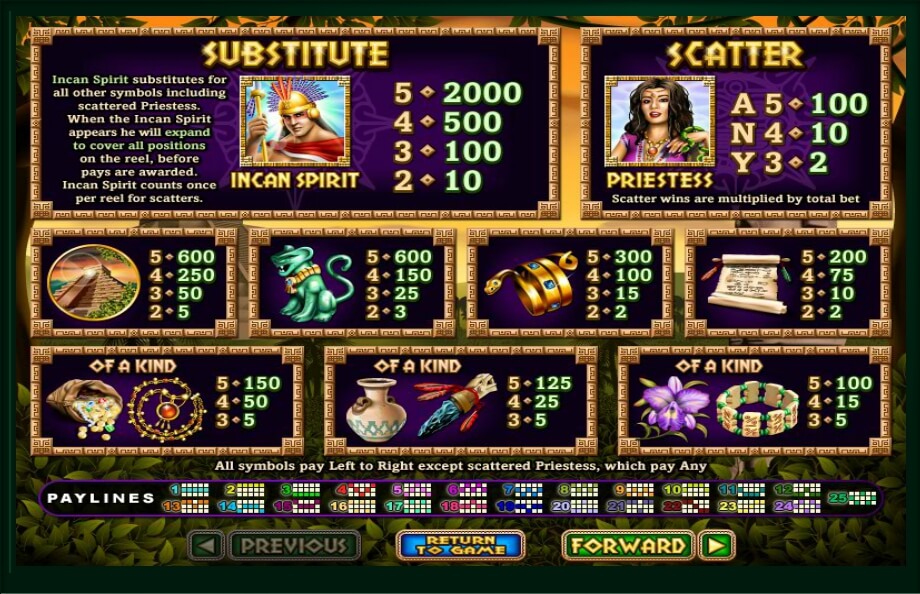920x594 pixels.
Task: Click the left arrow button
Action: pyautogui.click(x=206, y=545)
